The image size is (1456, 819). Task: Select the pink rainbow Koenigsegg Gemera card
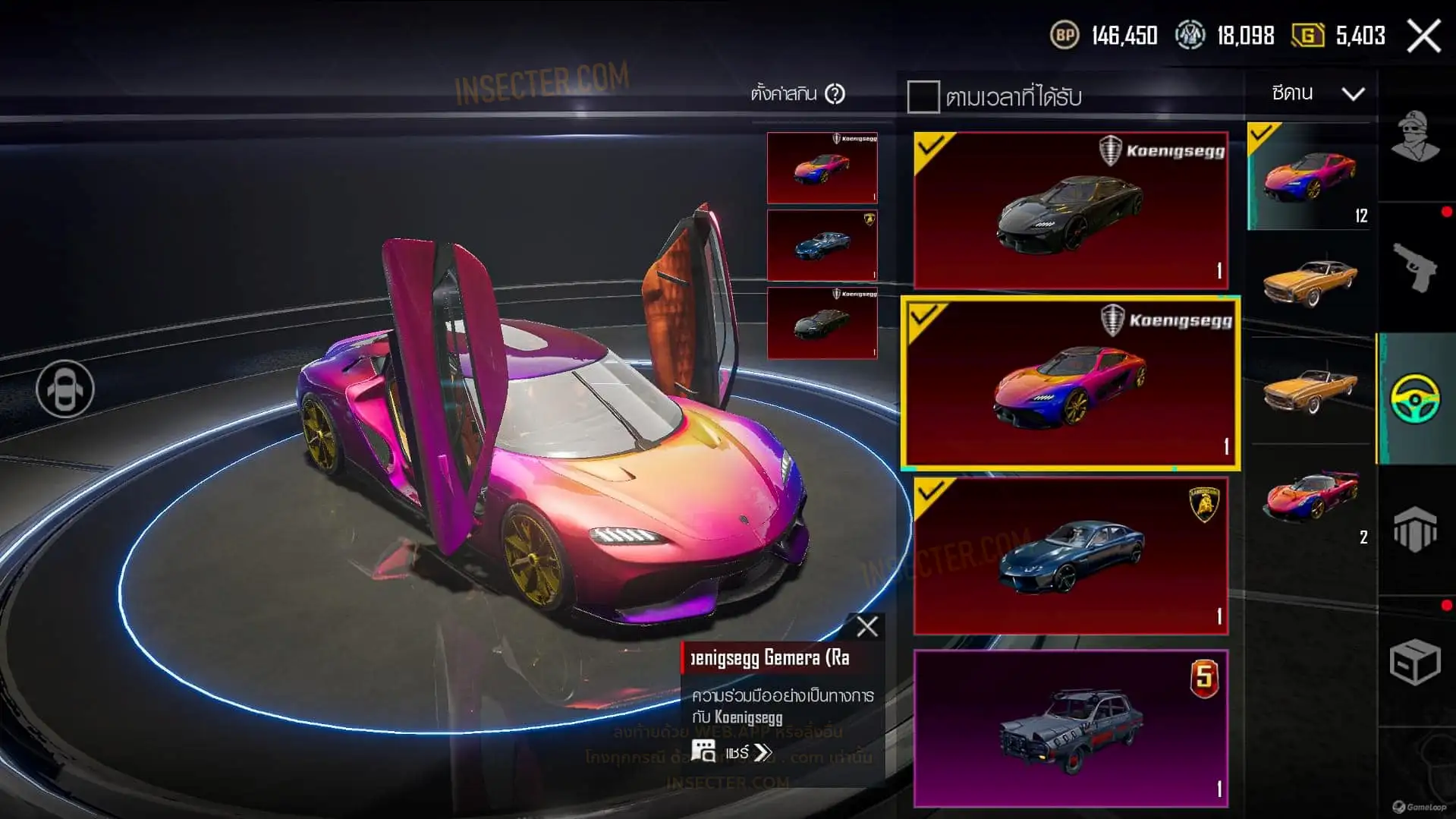1071,383
